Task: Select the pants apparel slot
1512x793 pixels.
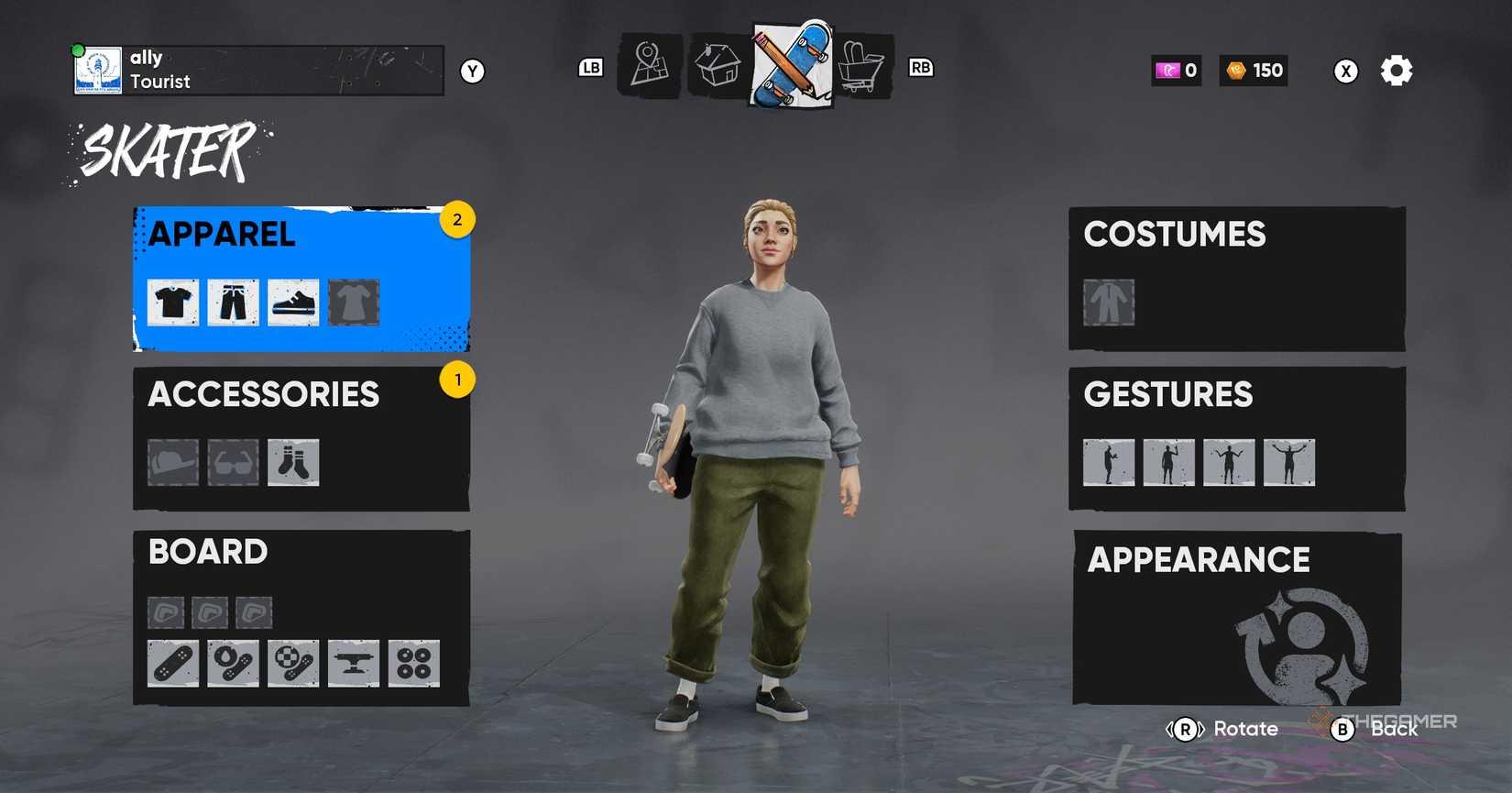Action: (x=233, y=303)
